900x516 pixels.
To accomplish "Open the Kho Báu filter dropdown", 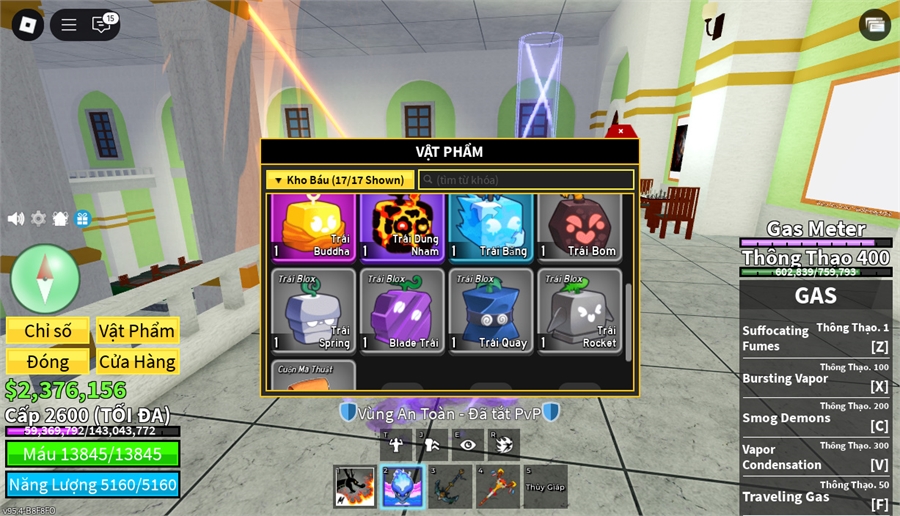I will pos(341,180).
